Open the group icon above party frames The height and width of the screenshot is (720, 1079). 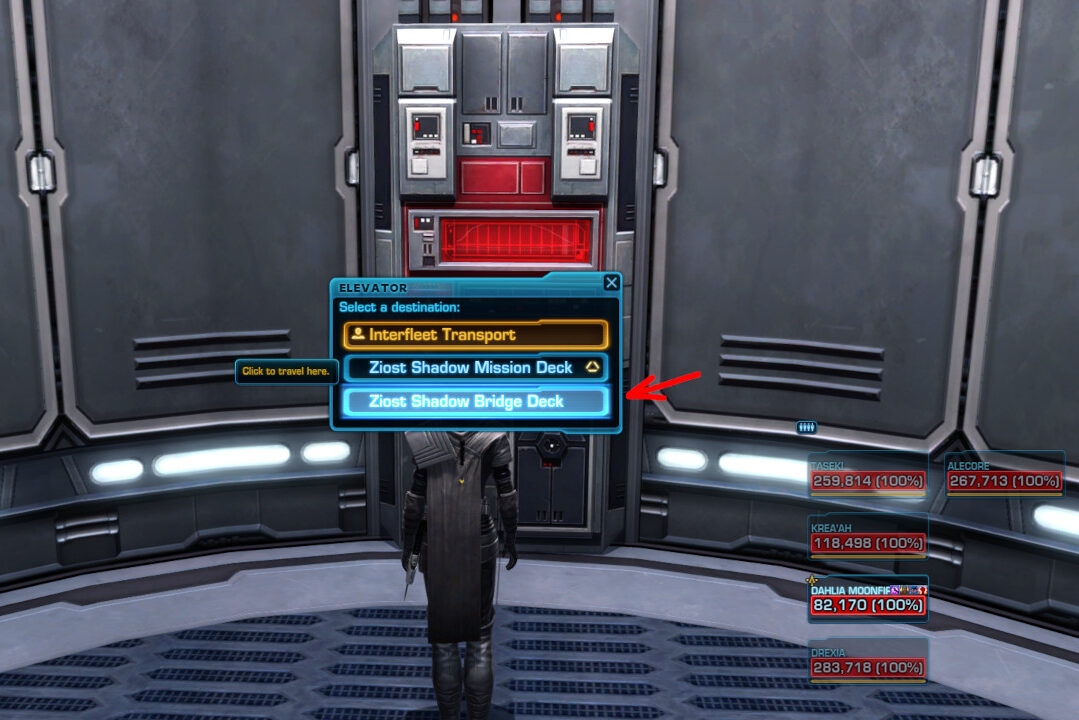[x=806, y=427]
